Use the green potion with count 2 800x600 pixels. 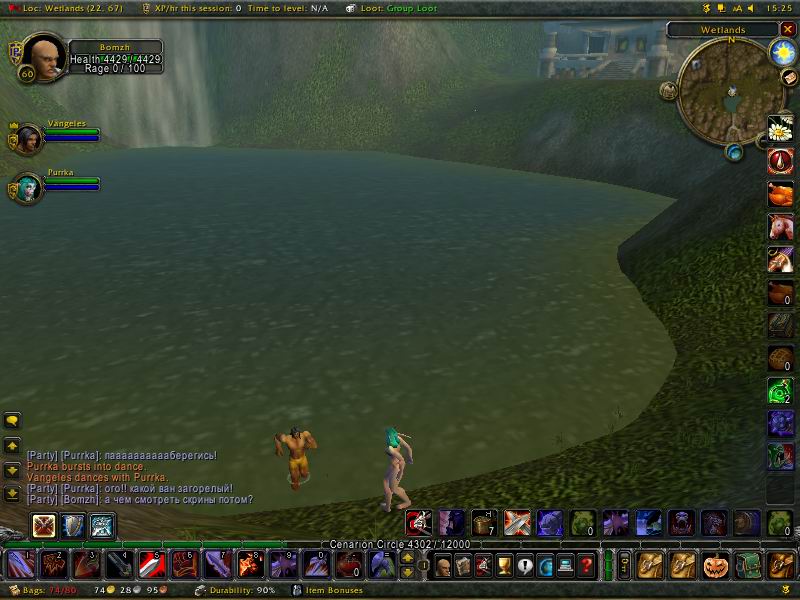tap(780, 391)
